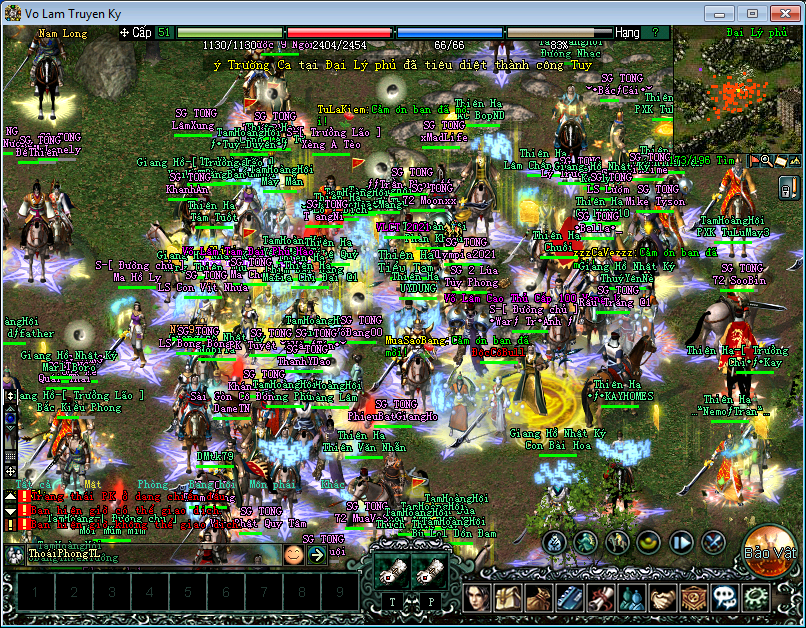
Task: Send chat message with arrow button
Action: click(316, 554)
